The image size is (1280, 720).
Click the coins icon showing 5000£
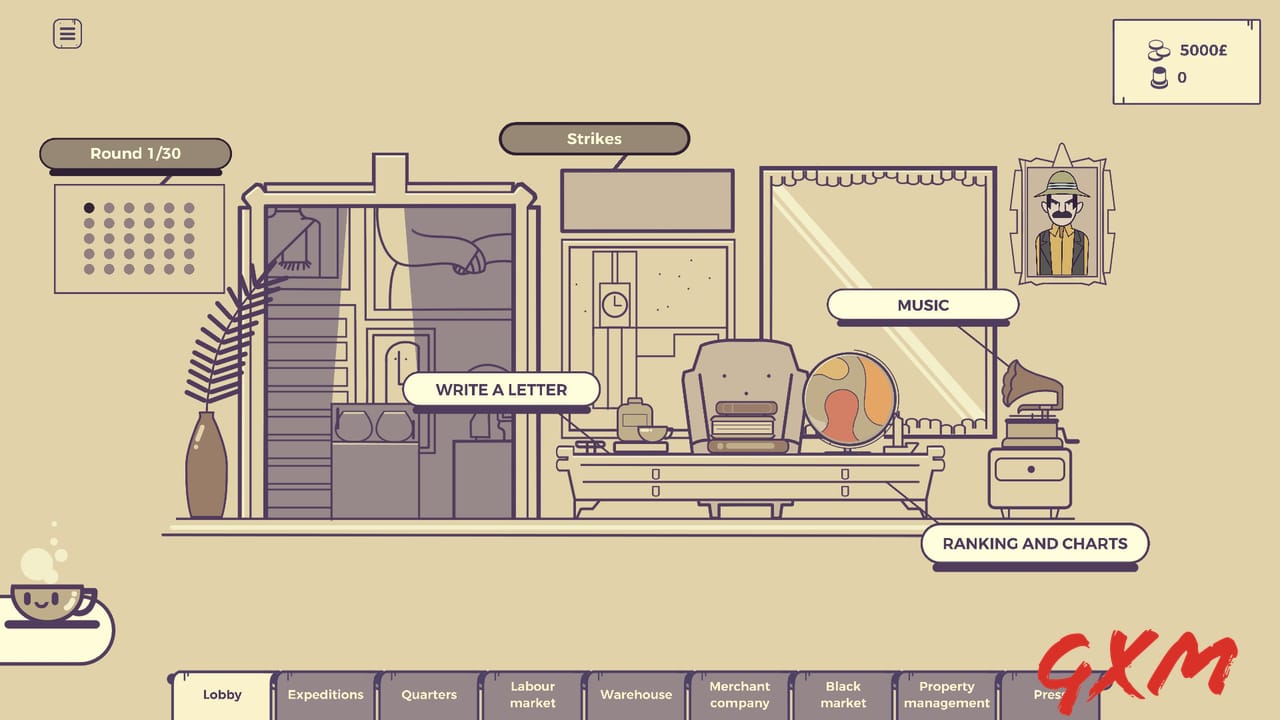pyautogui.click(x=1158, y=48)
